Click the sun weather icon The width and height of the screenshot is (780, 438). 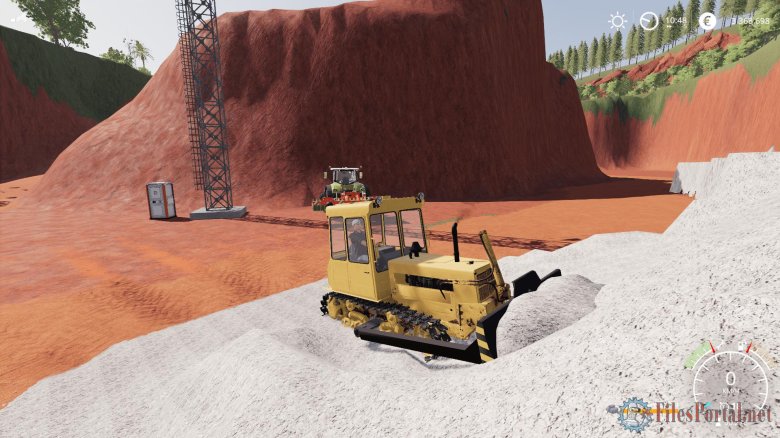coord(617,20)
